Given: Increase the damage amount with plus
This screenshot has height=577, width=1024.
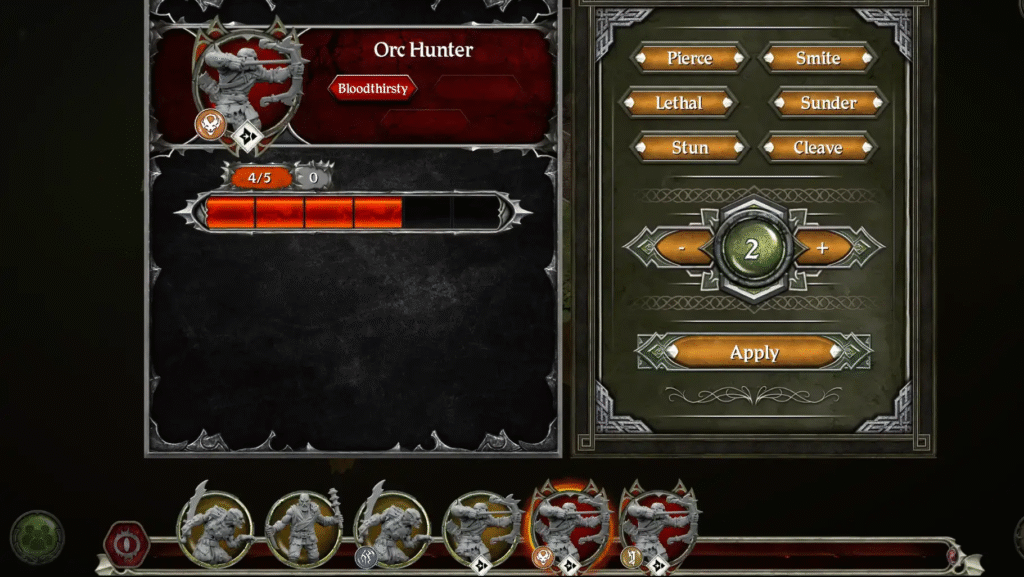Looking at the screenshot, I should pos(823,248).
